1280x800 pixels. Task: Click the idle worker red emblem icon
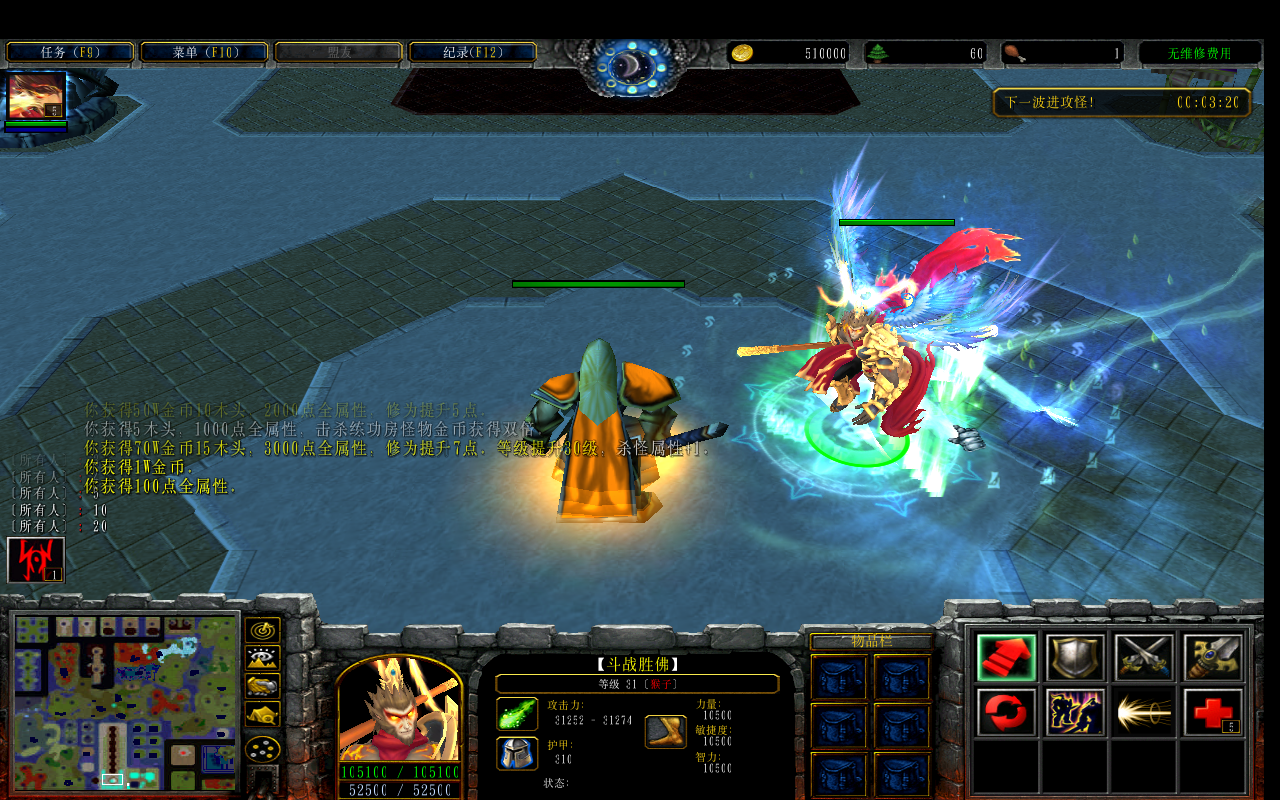36,560
